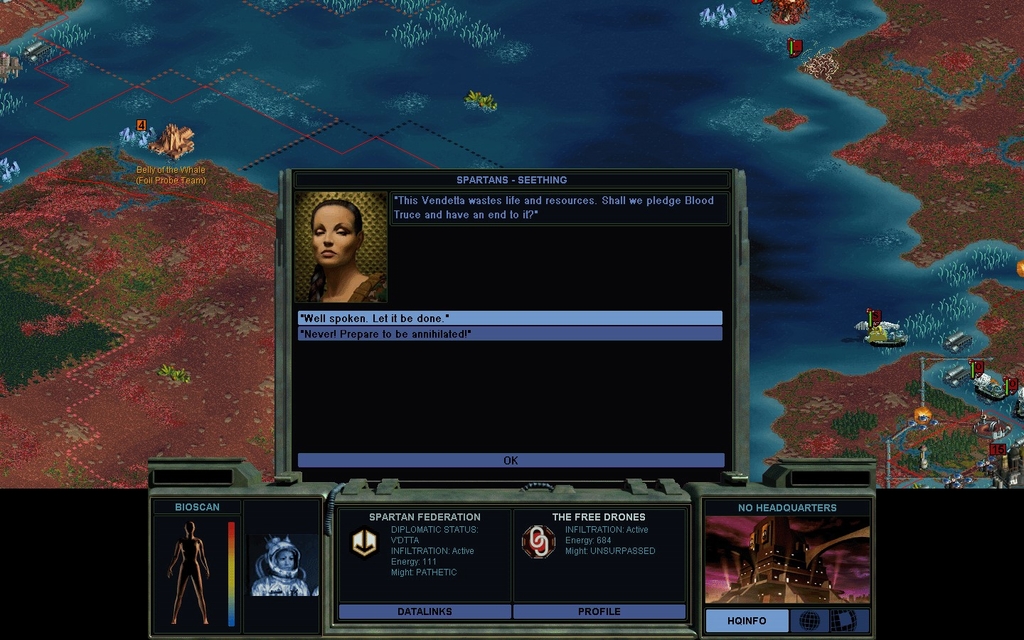View the Free Drones PROFILE
This screenshot has width=1024, height=640.
[x=599, y=611]
